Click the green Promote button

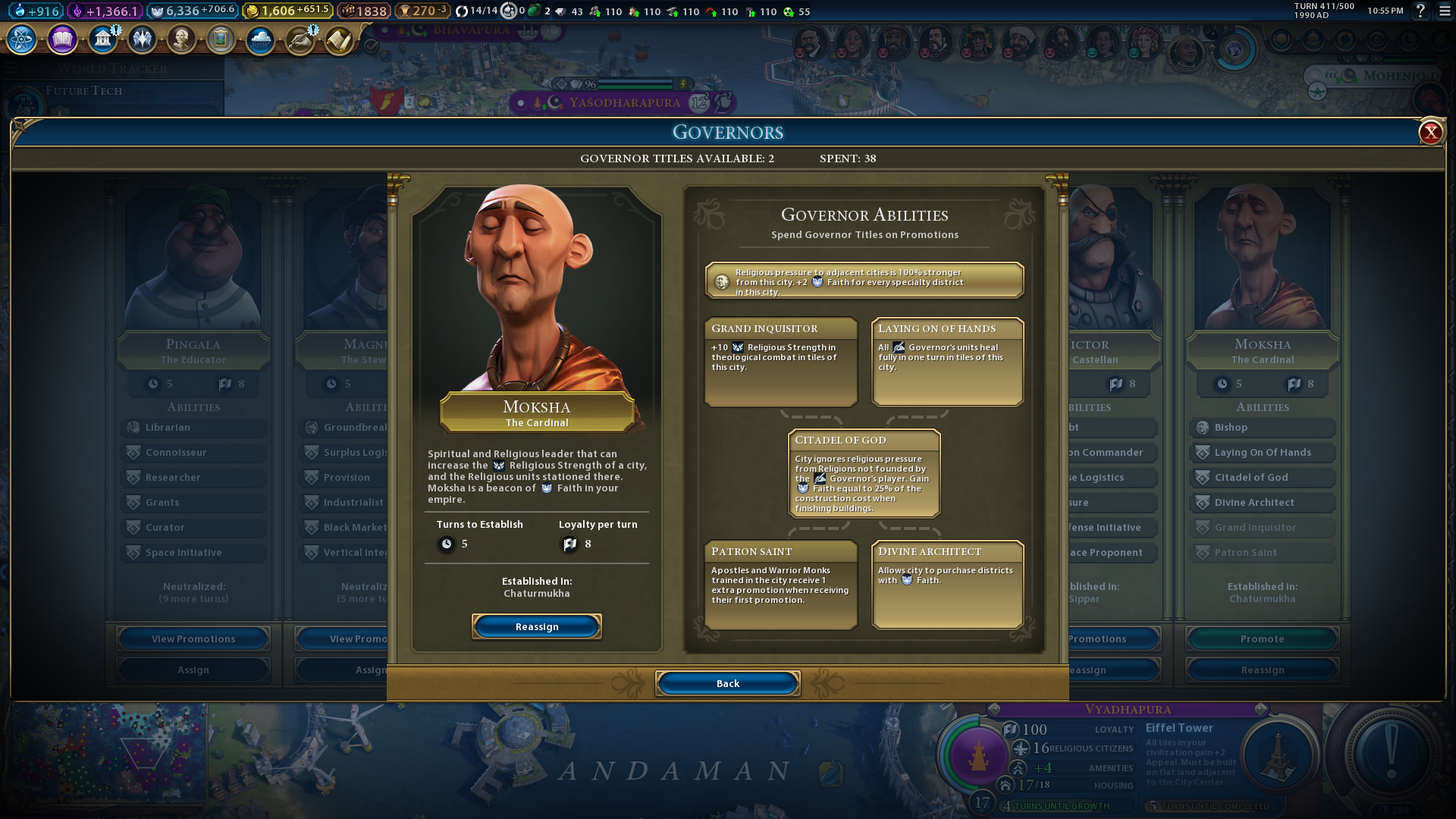1262,639
